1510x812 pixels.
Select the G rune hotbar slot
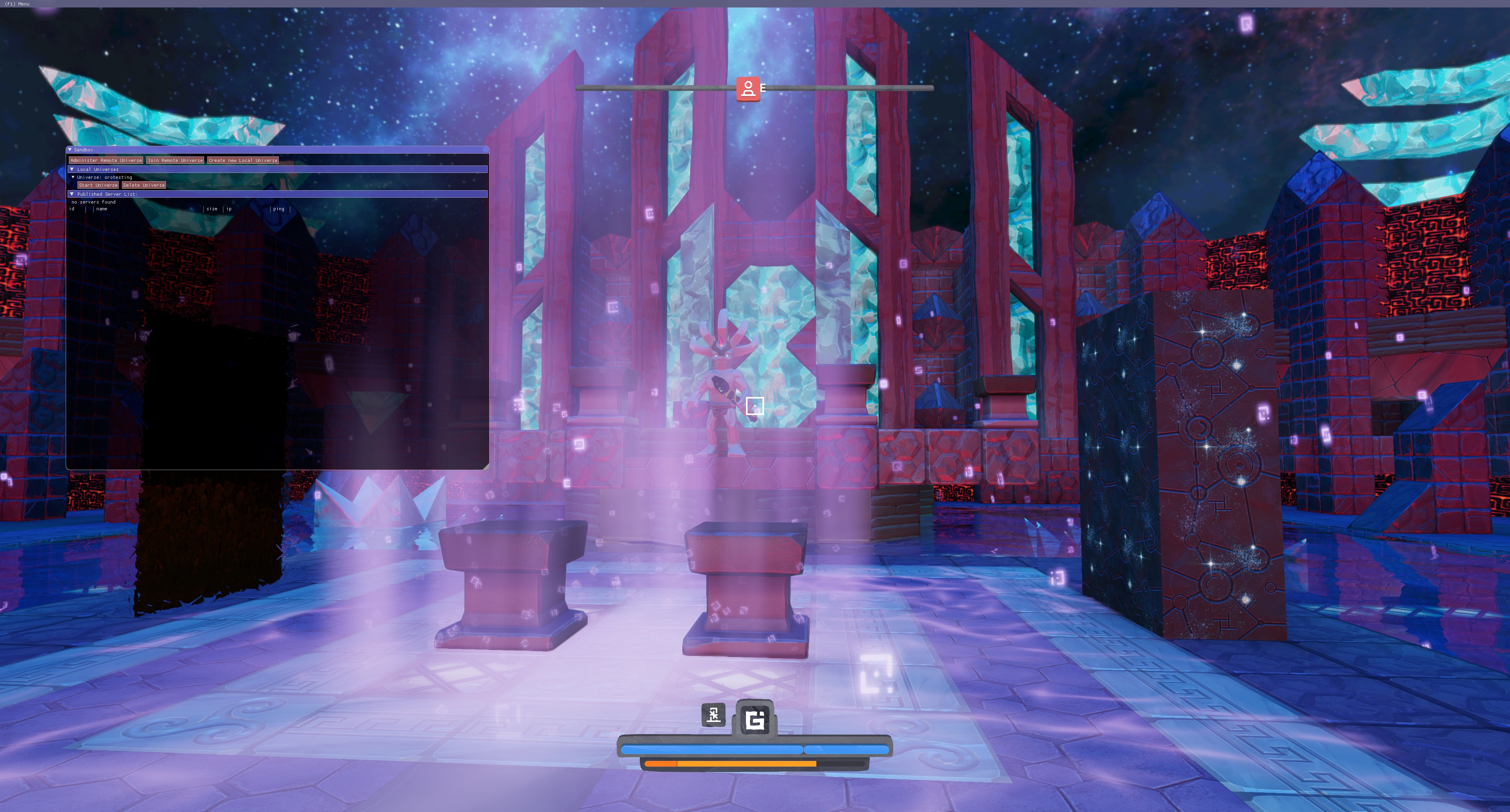(x=755, y=719)
